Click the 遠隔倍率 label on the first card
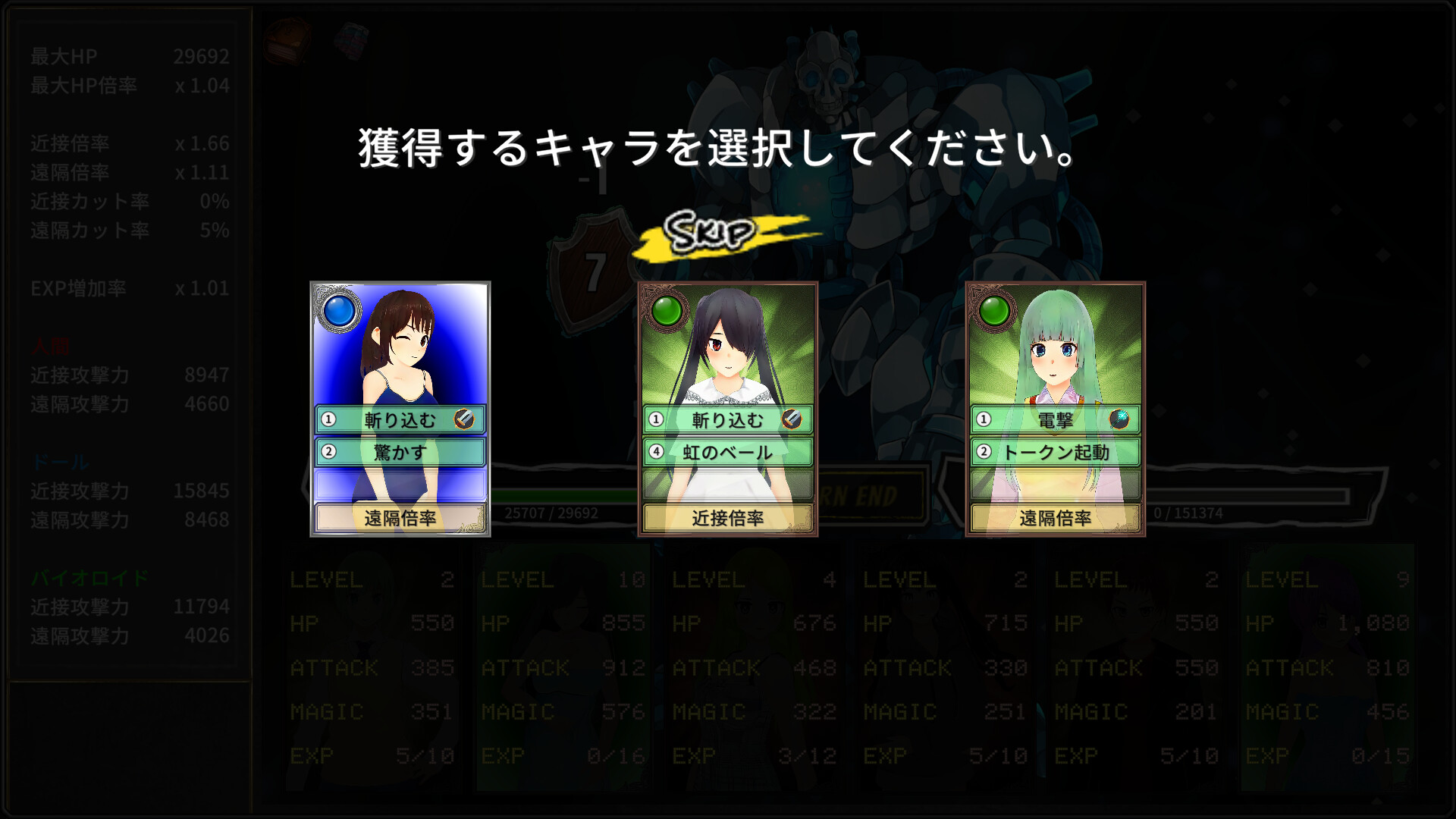1456x819 pixels. pos(400,519)
